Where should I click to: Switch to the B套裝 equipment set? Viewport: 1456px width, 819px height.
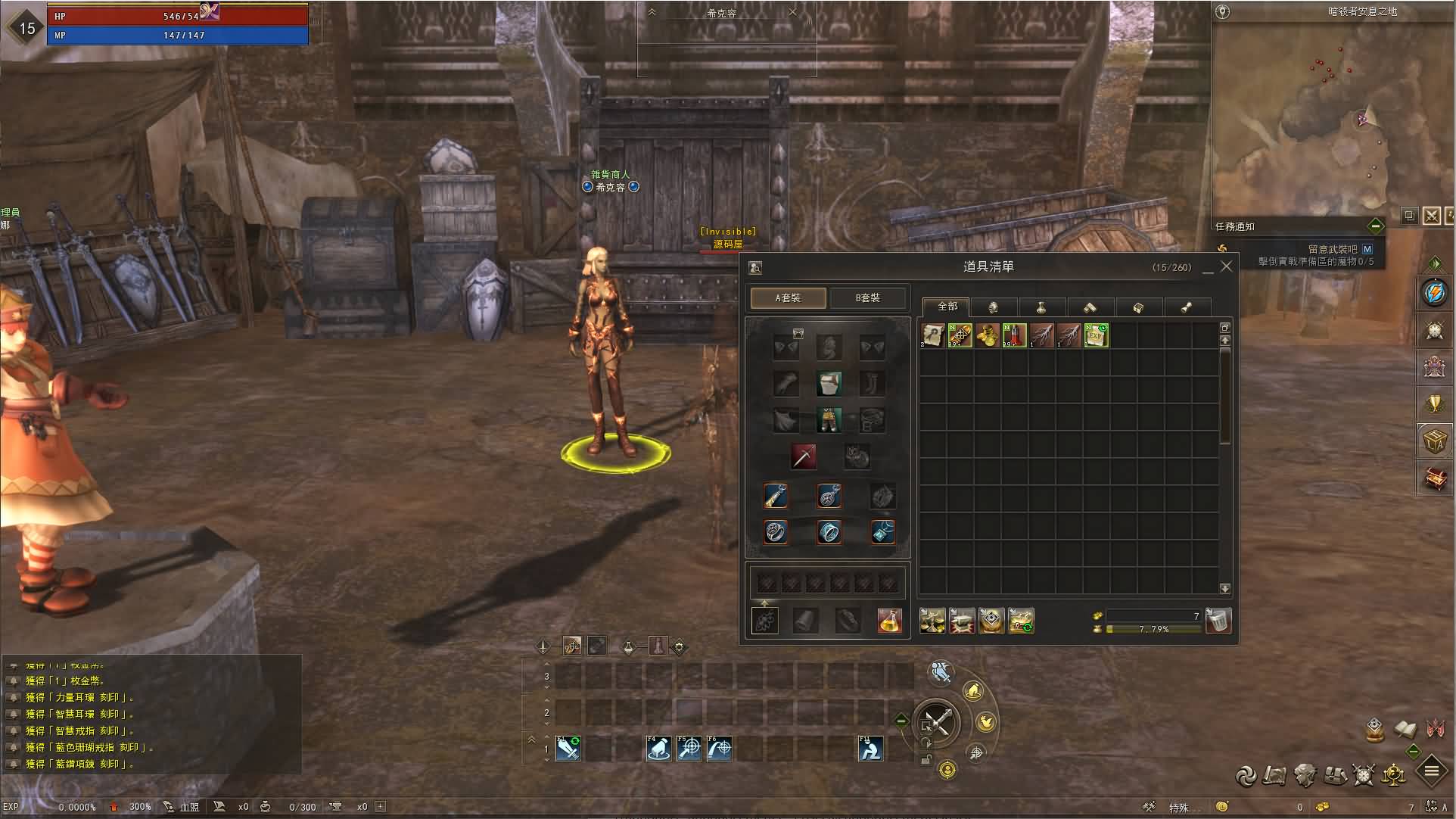[868, 297]
